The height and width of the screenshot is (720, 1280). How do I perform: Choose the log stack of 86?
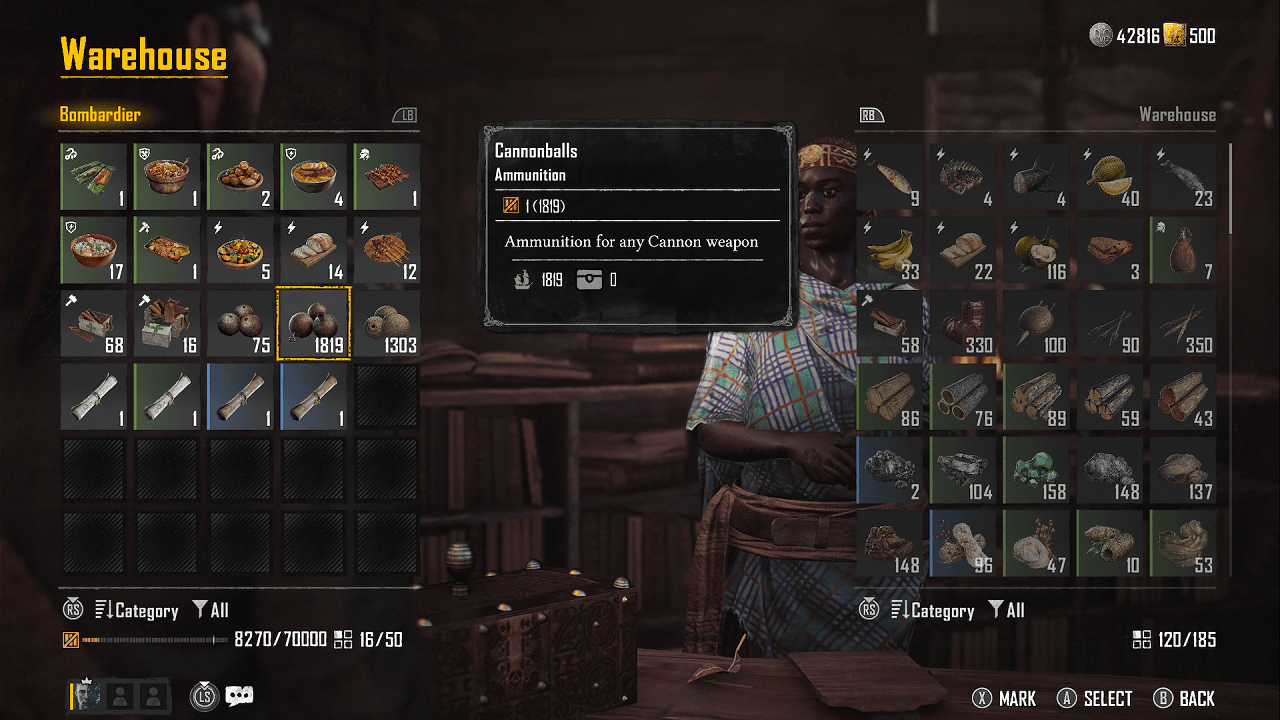click(890, 397)
